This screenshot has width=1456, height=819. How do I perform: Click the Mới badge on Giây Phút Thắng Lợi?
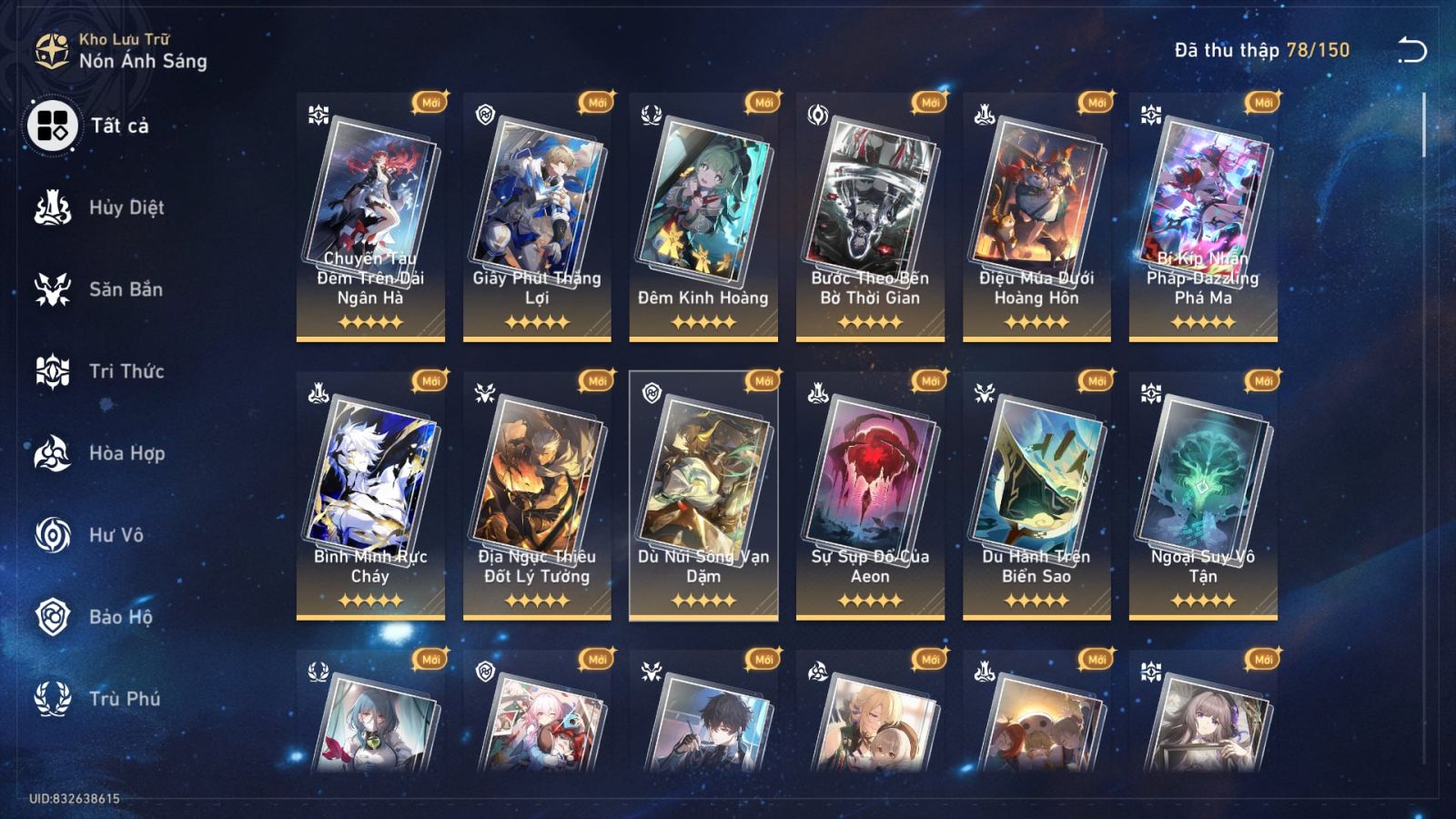[x=595, y=104]
